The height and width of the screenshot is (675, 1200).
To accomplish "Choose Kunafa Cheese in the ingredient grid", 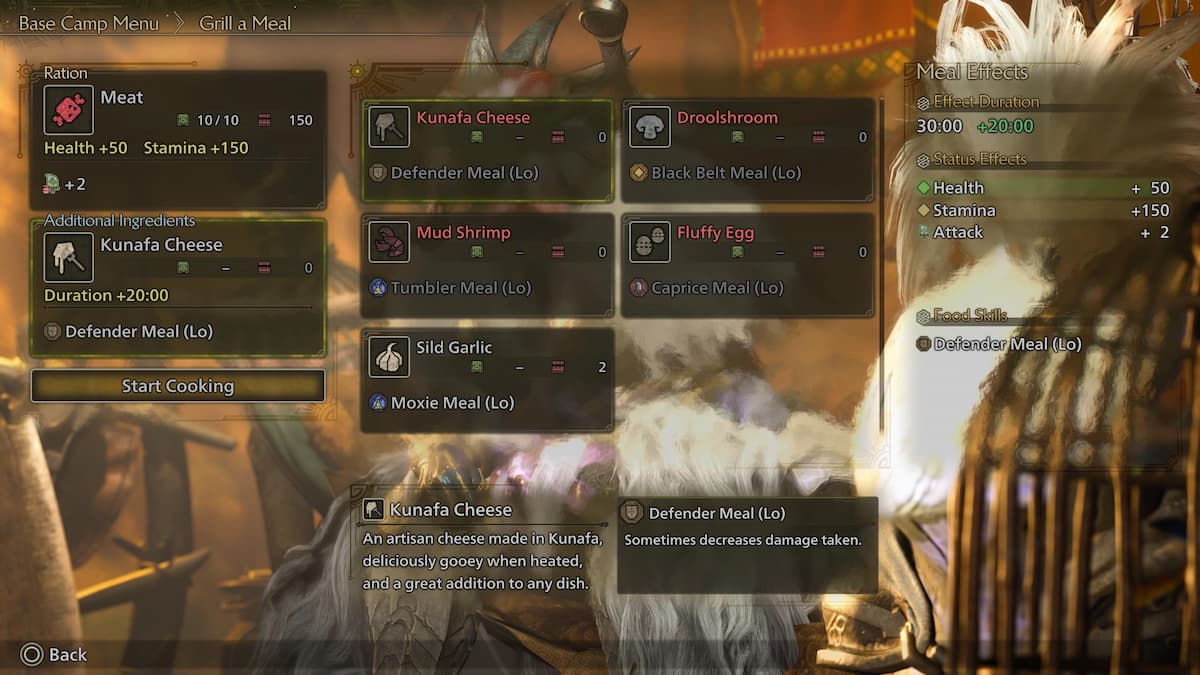I will pyautogui.click(x=487, y=149).
